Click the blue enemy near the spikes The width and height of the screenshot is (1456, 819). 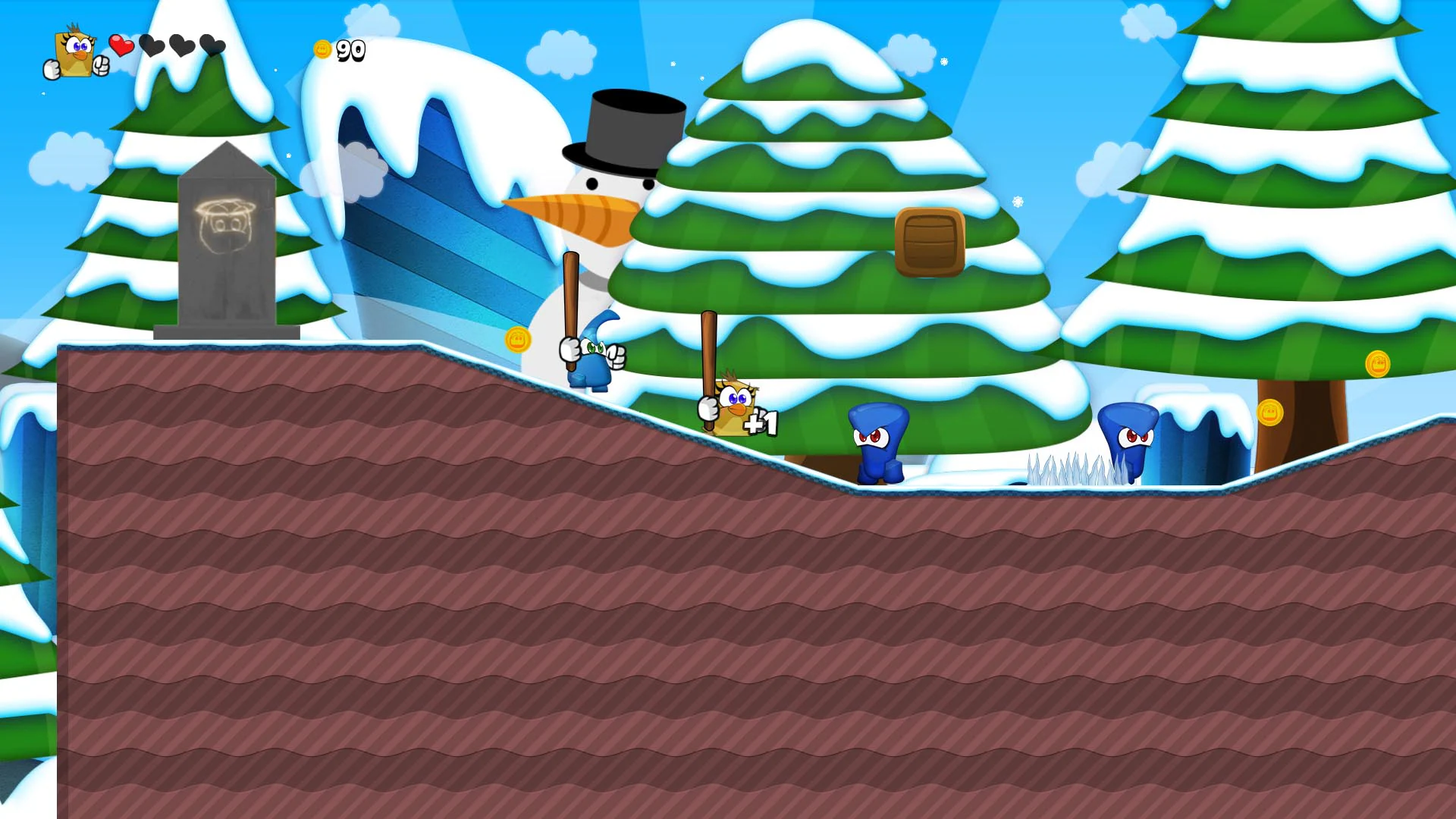pyautogui.click(x=1128, y=436)
